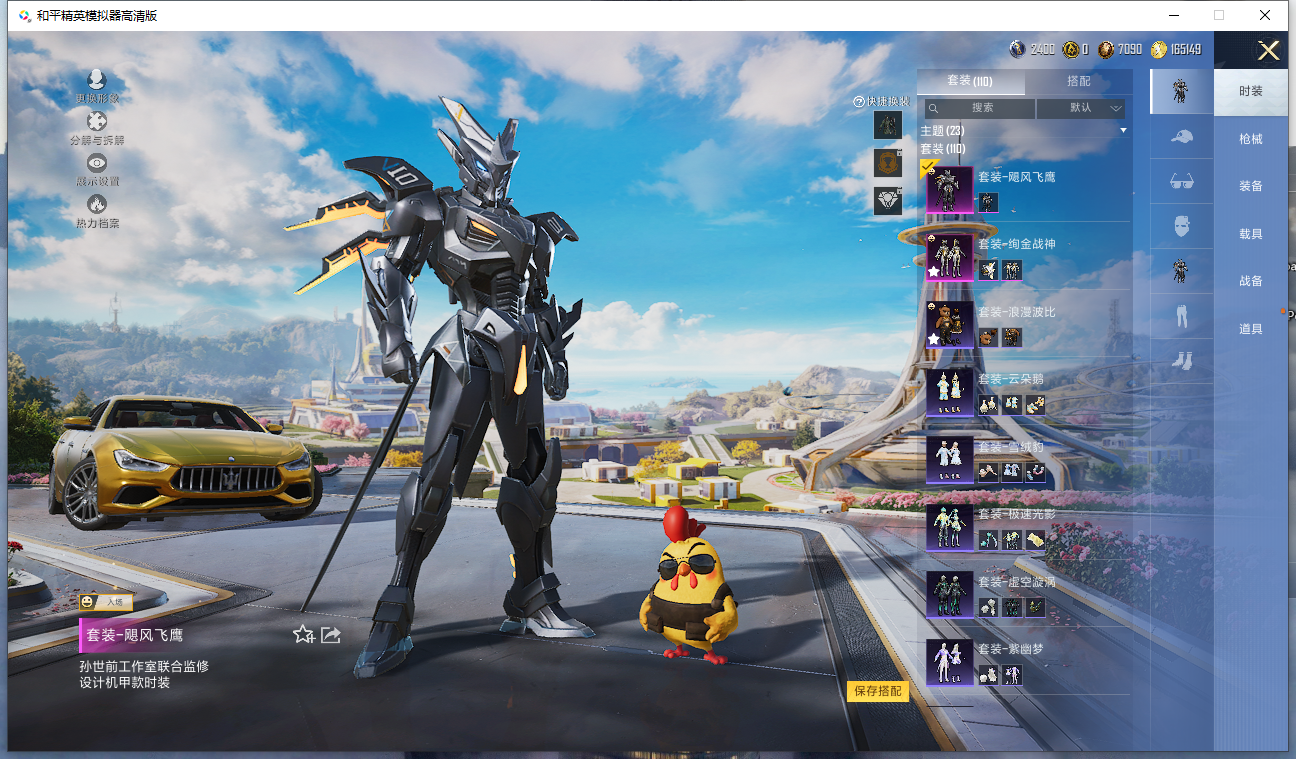1296x759 pixels.
Task: Click the 保存搭配 button
Action: (877, 691)
